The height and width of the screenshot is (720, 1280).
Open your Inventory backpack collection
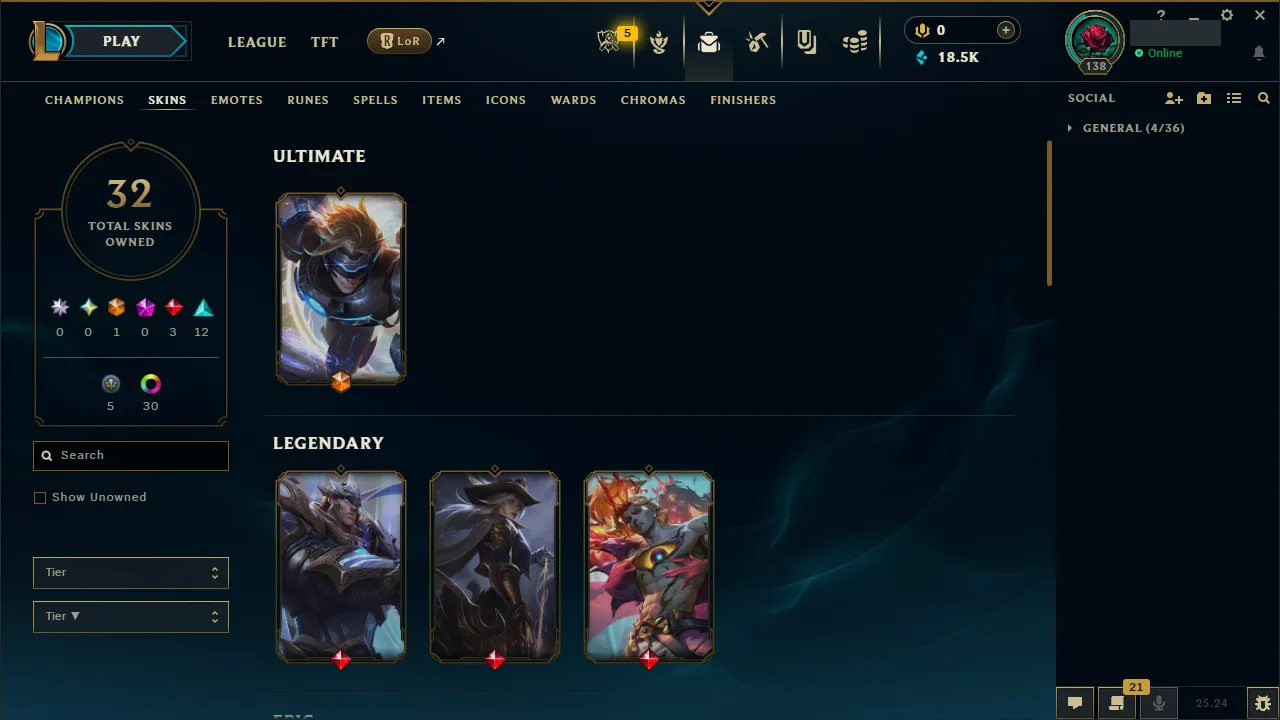[x=708, y=41]
